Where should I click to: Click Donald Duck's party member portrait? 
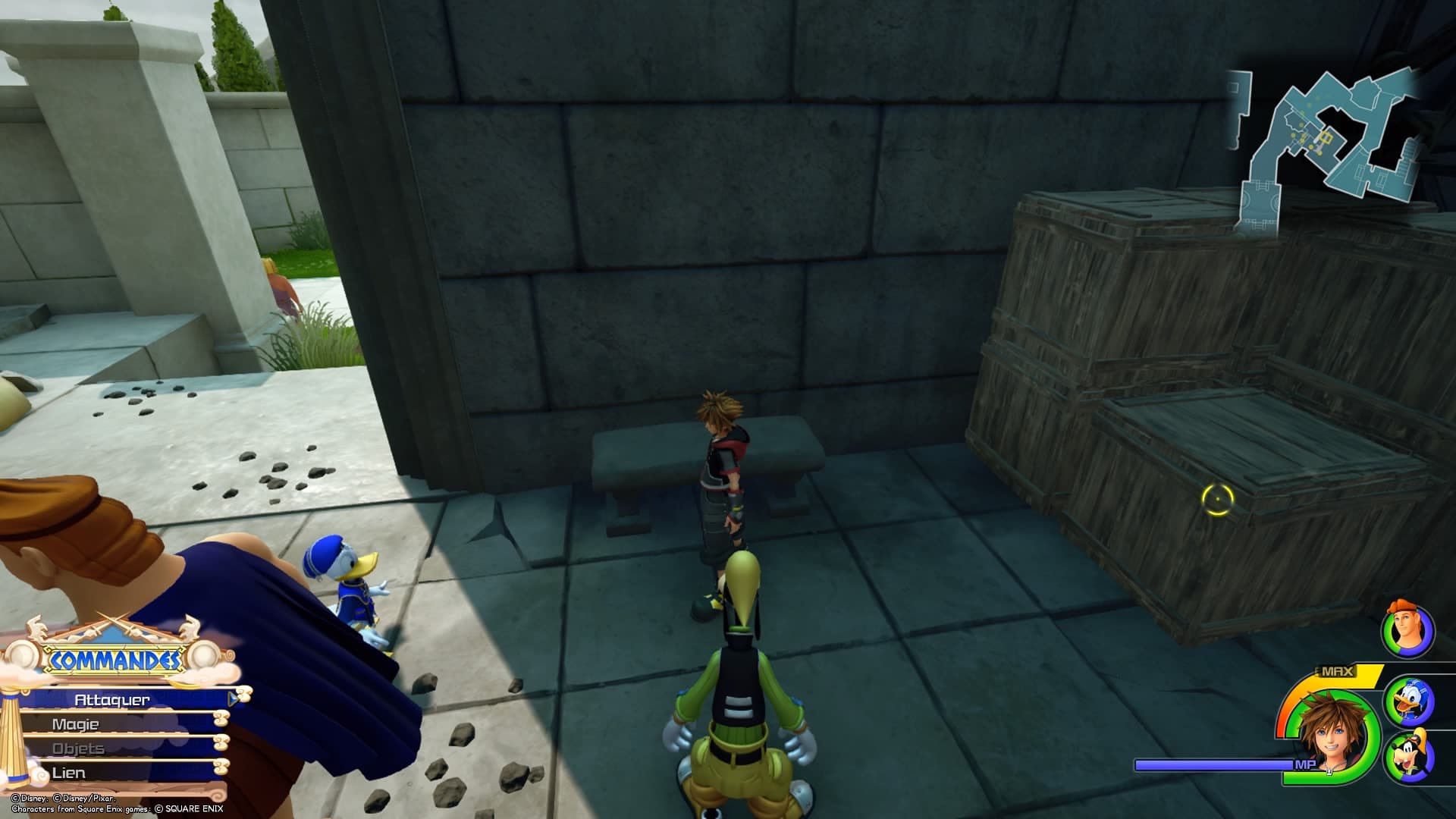click(x=1409, y=701)
